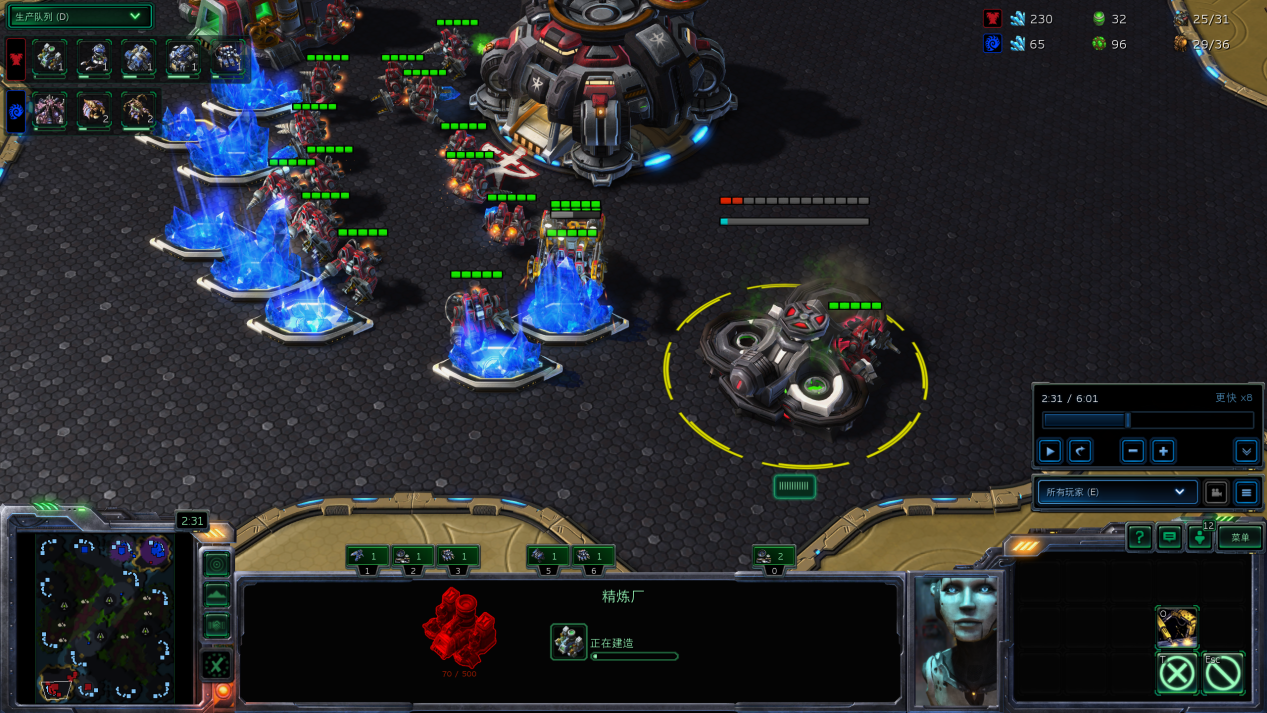Toggle the observer camera button
The image size is (1267, 713).
pyautogui.click(x=1215, y=492)
